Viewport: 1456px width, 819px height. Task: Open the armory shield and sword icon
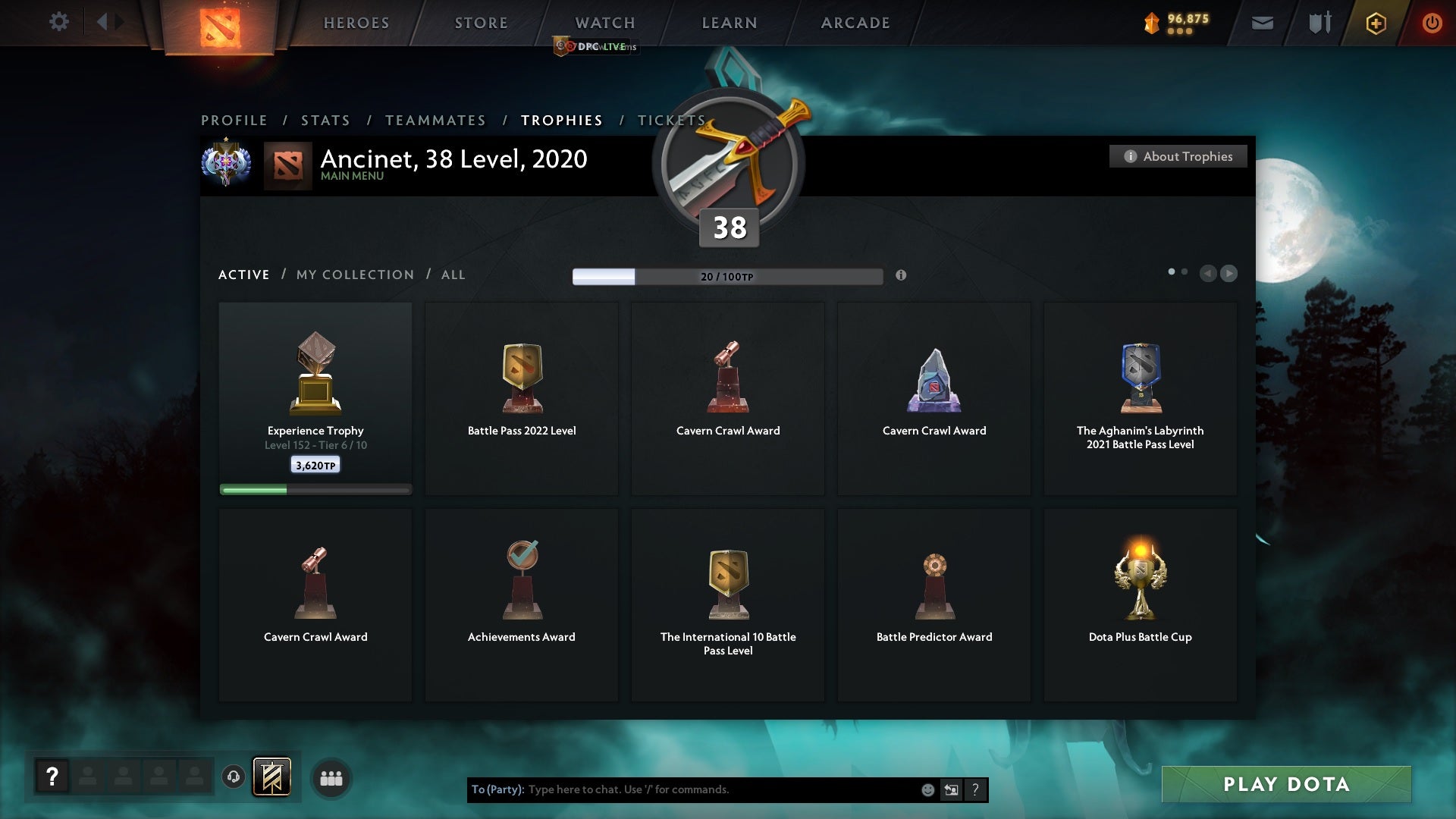click(x=1319, y=23)
